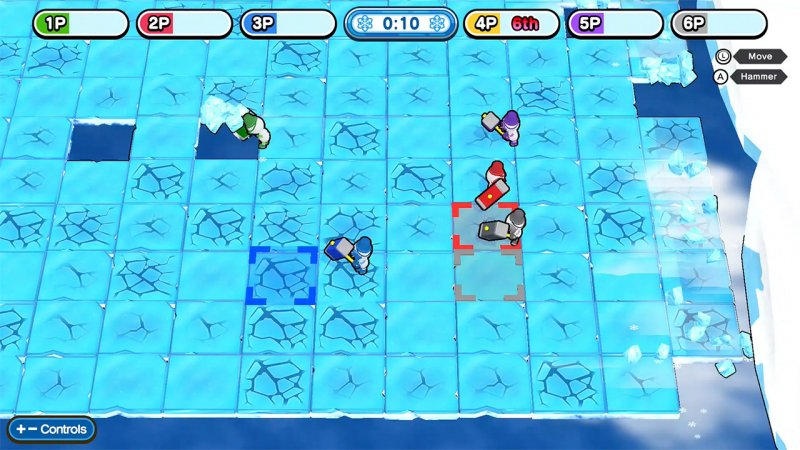Select the 2P red player panel

[x=184, y=23]
